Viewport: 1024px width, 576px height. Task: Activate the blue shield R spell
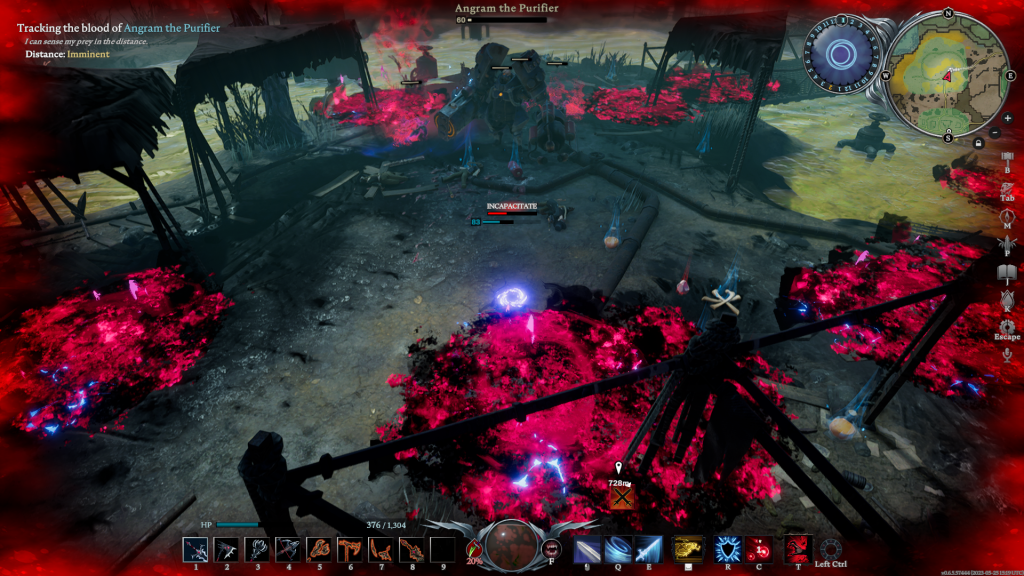coord(727,550)
